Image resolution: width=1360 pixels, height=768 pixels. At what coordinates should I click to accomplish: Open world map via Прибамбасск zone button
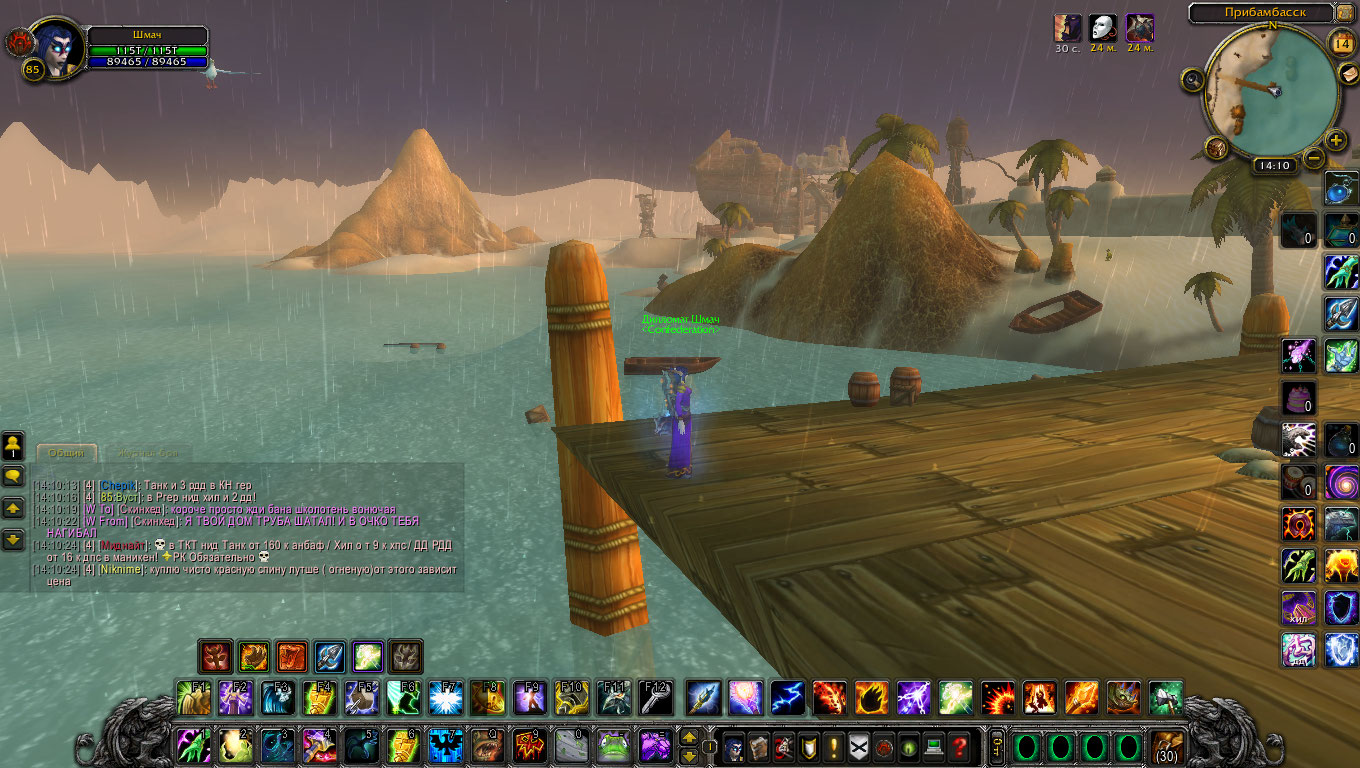point(1264,12)
